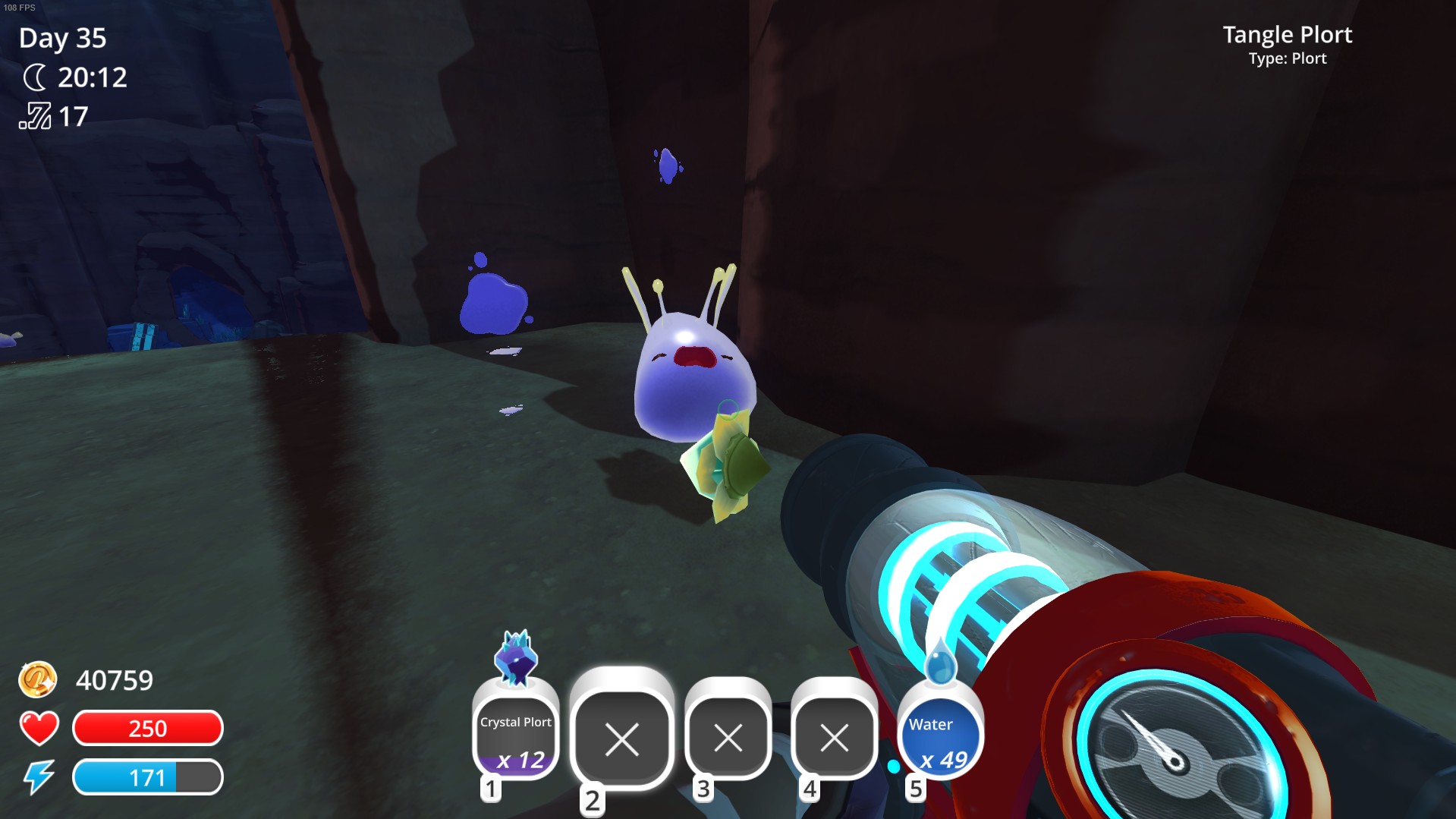Select the Crystal Plort hotbar slot
The width and height of the screenshot is (1456, 819).
(x=516, y=735)
